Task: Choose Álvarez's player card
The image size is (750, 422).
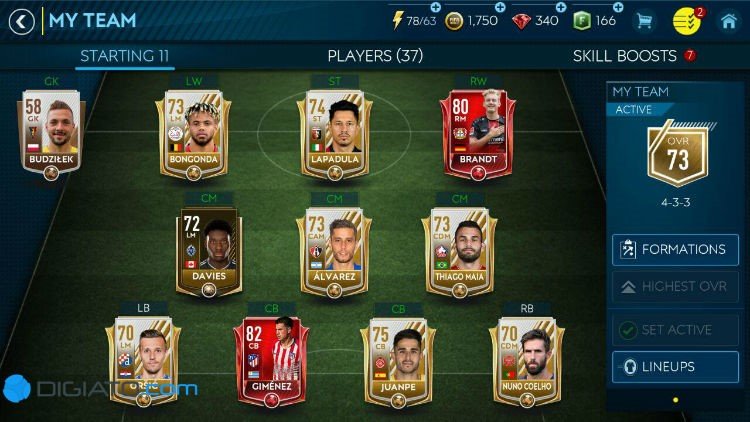Action: [334, 252]
